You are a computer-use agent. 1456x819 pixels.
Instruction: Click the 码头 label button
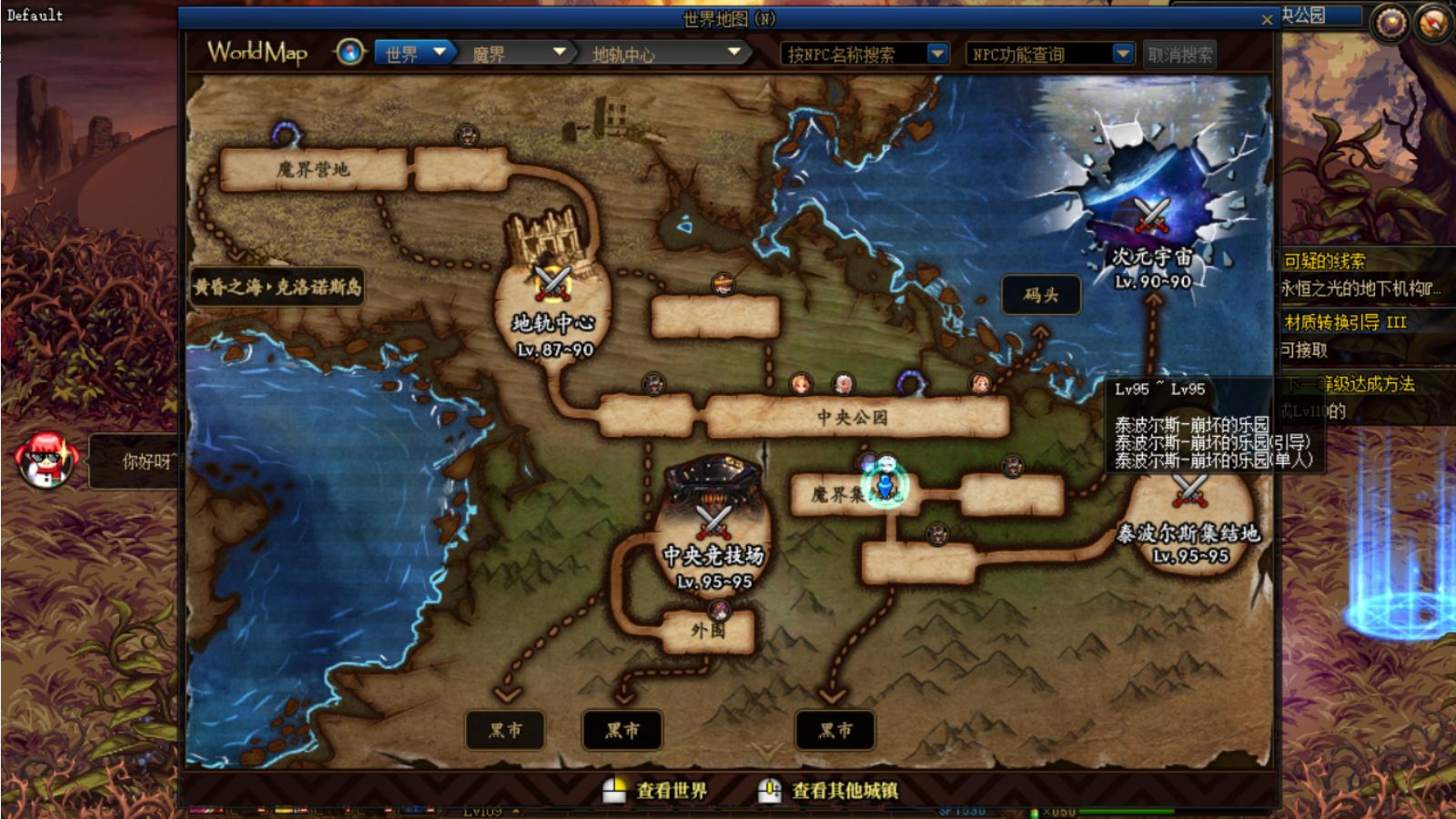point(1040,294)
